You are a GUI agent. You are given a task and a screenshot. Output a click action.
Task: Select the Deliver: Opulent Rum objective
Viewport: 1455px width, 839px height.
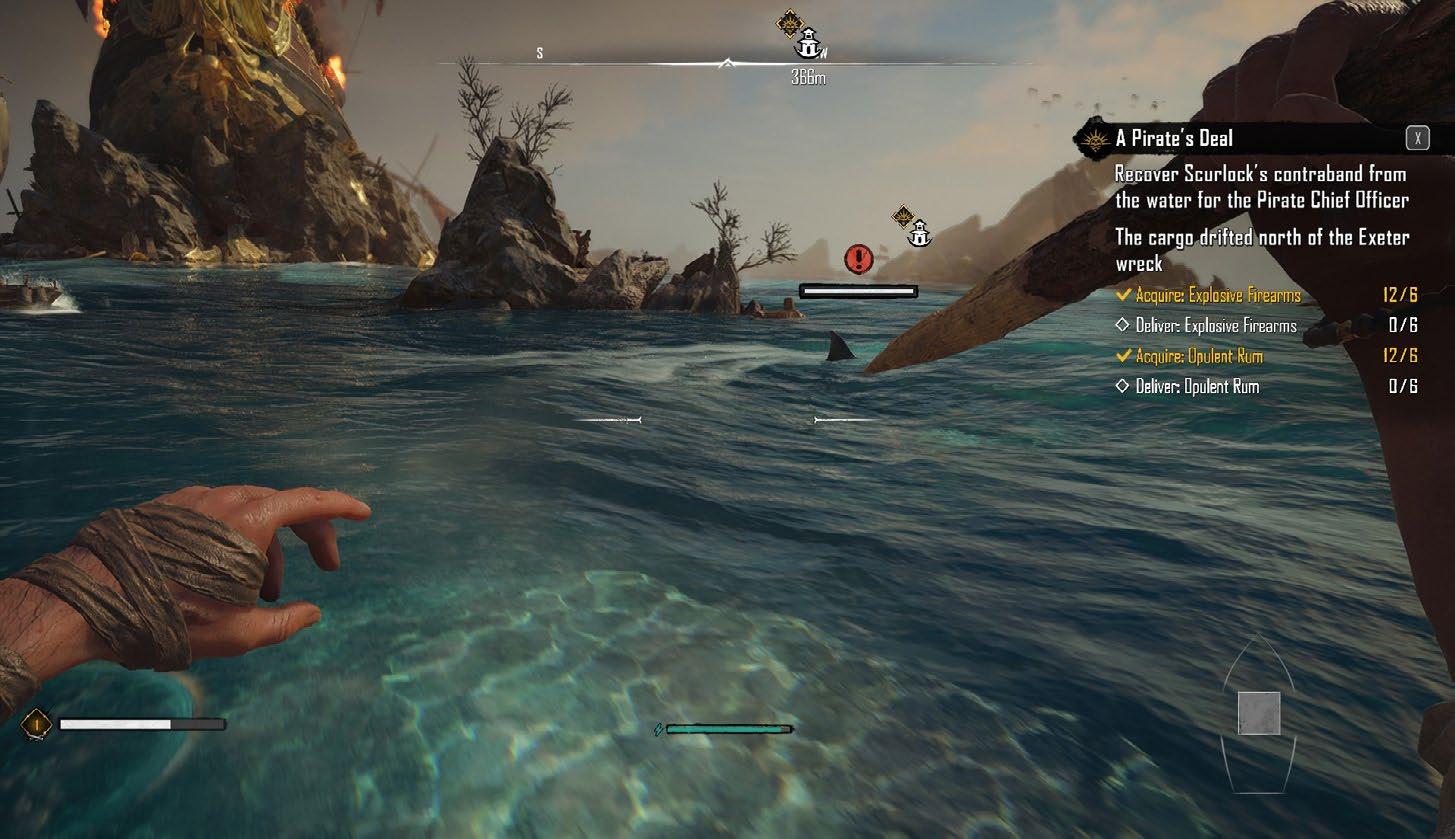[x=1197, y=387]
